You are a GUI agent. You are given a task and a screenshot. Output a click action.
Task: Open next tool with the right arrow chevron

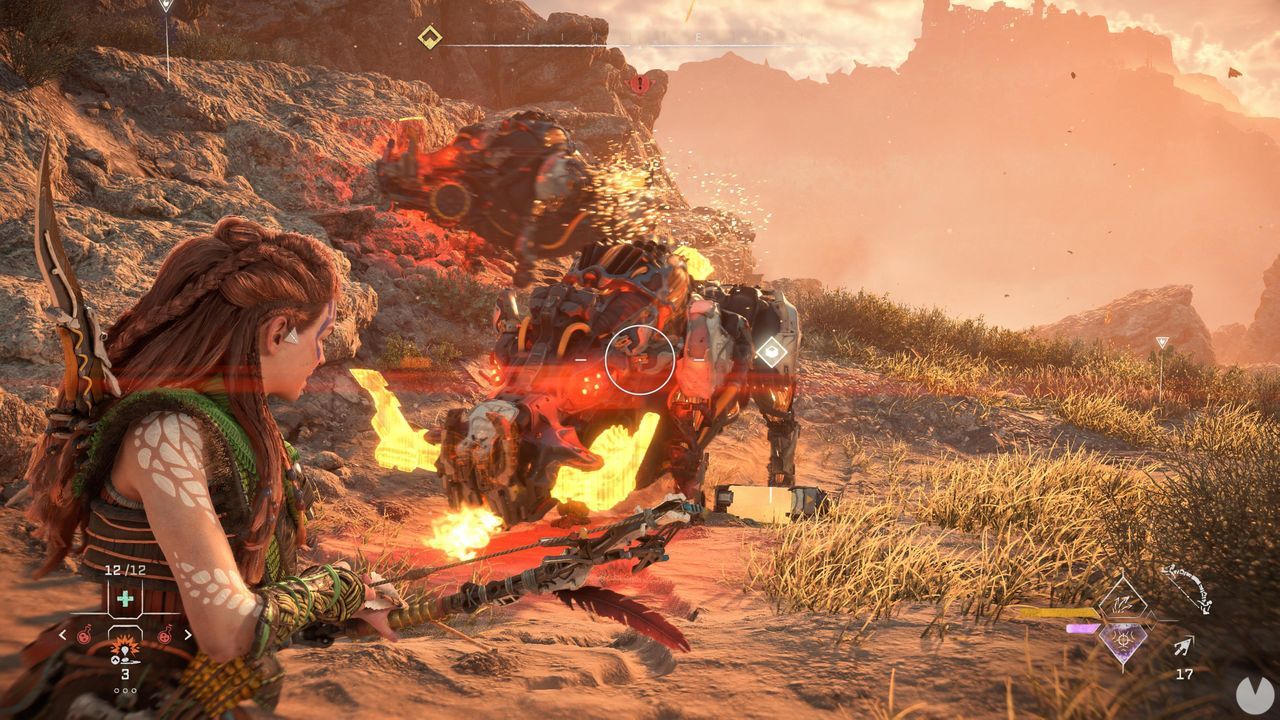pos(188,633)
